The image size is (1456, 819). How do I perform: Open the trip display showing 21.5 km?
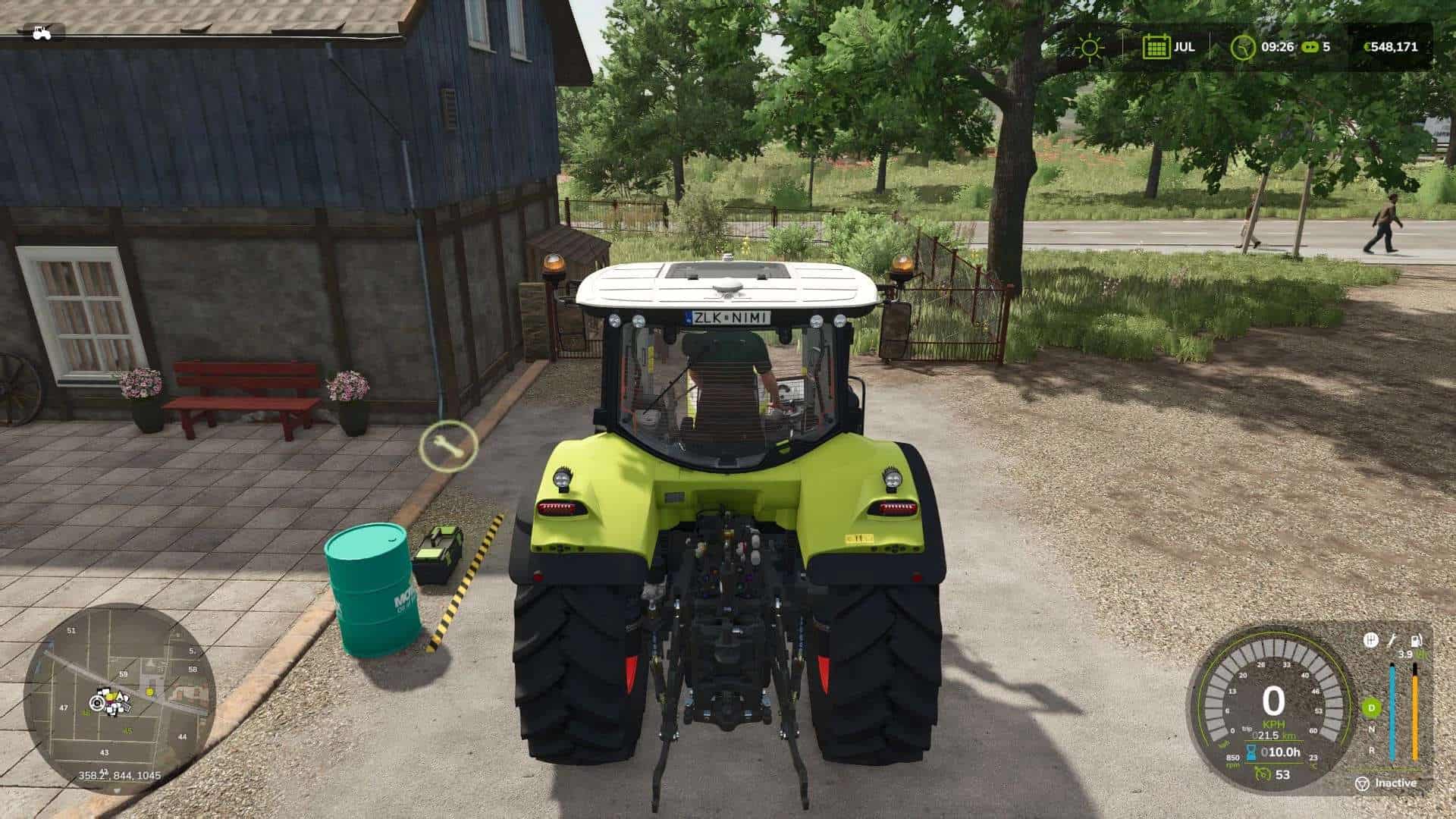click(x=1267, y=735)
